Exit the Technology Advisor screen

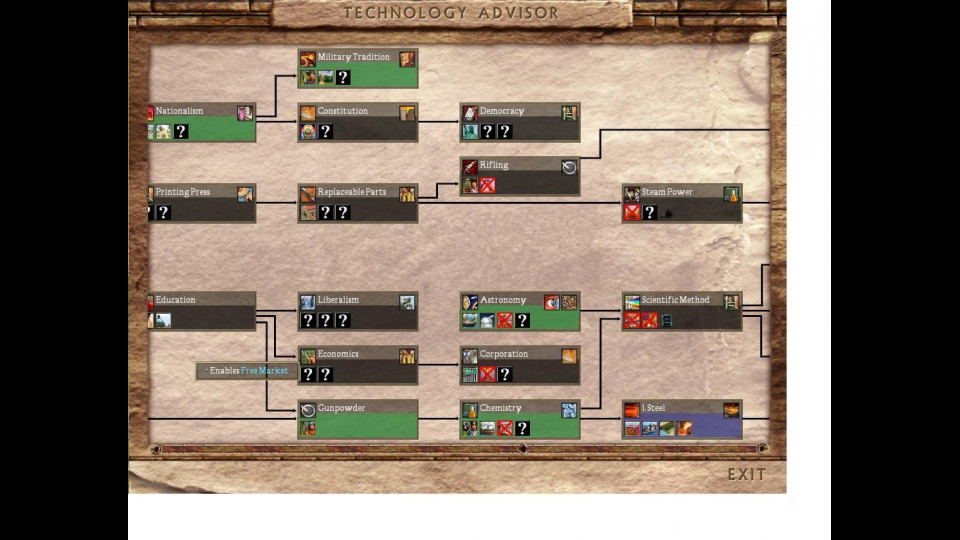pyautogui.click(x=746, y=474)
